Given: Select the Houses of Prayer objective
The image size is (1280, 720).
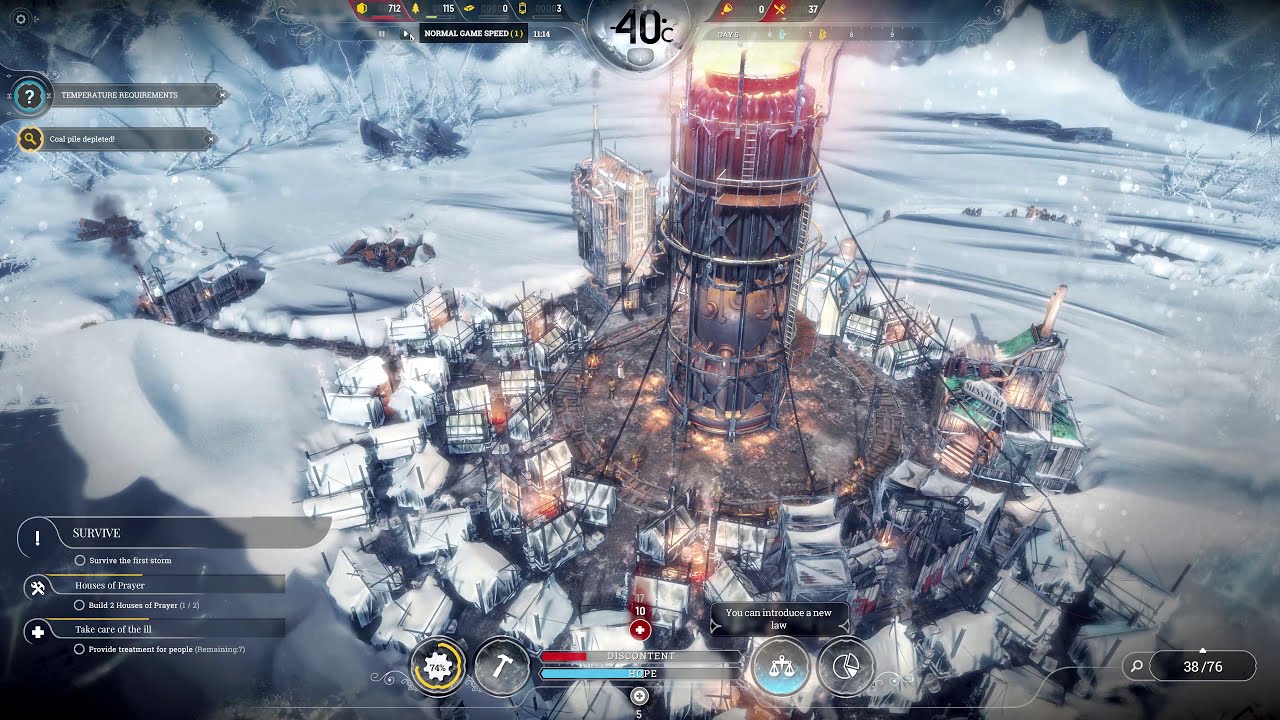Looking at the screenshot, I should 110,585.
